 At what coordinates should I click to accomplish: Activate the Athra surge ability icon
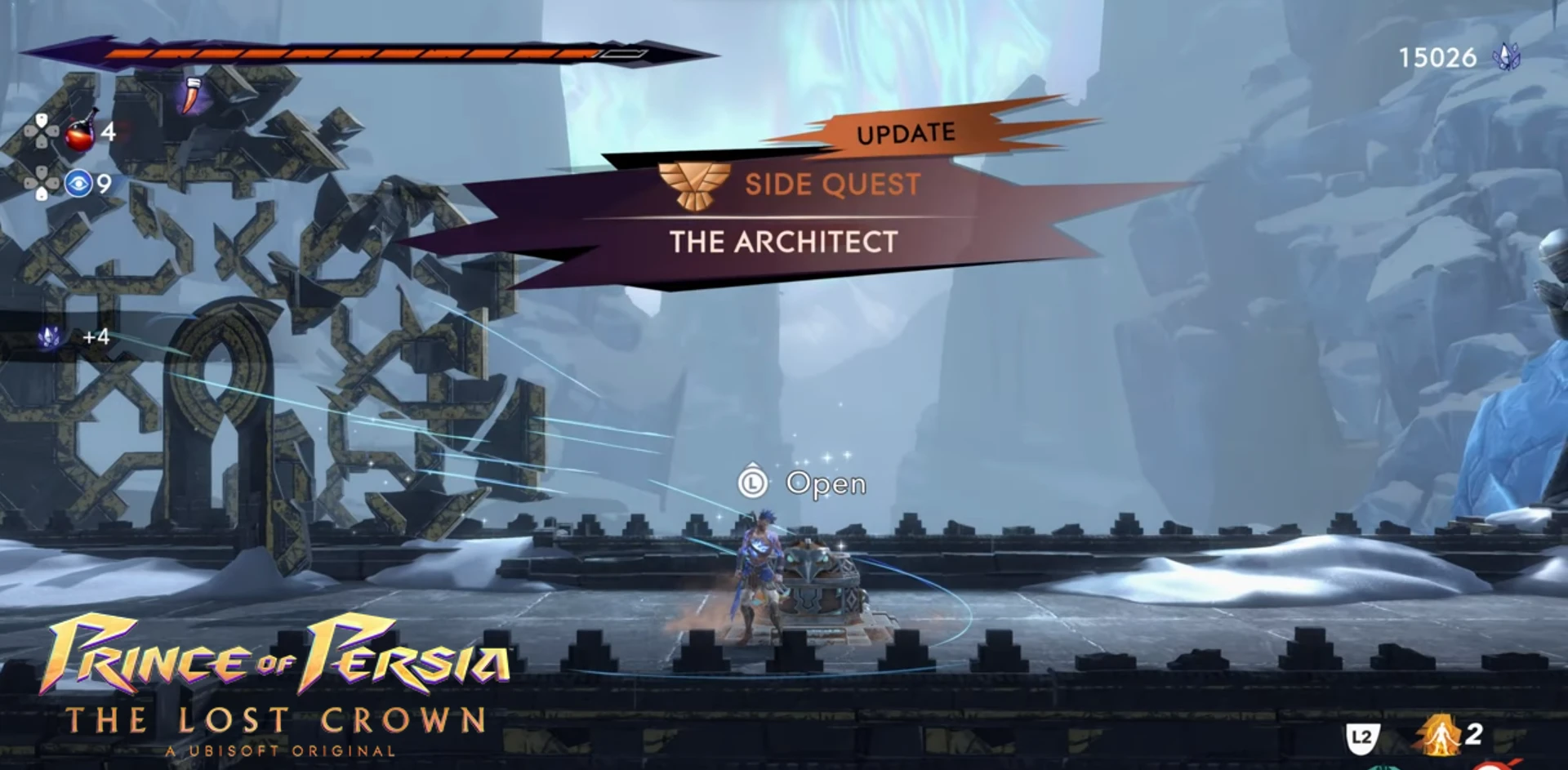click(1440, 734)
